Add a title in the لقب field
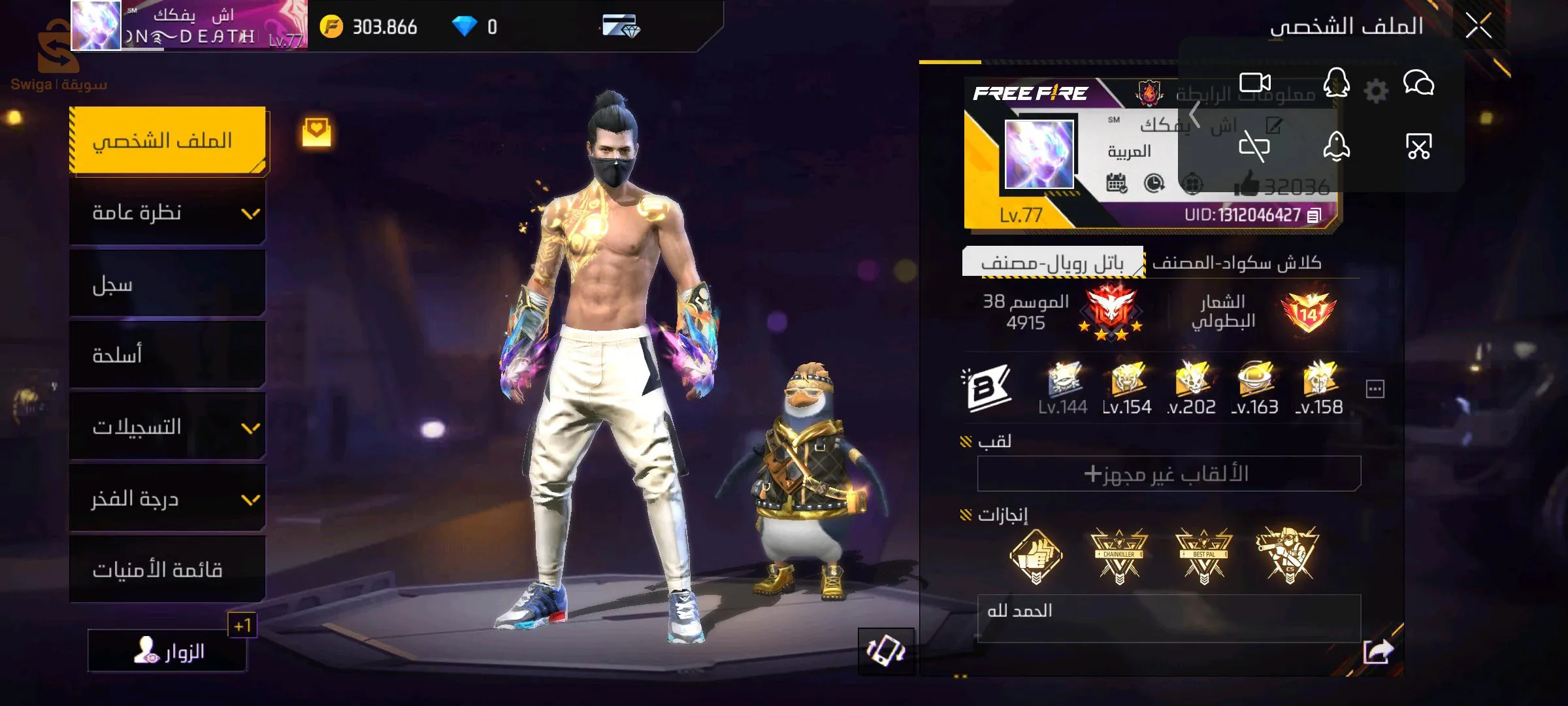The width and height of the screenshot is (1568, 706). pyautogui.click(x=1168, y=473)
